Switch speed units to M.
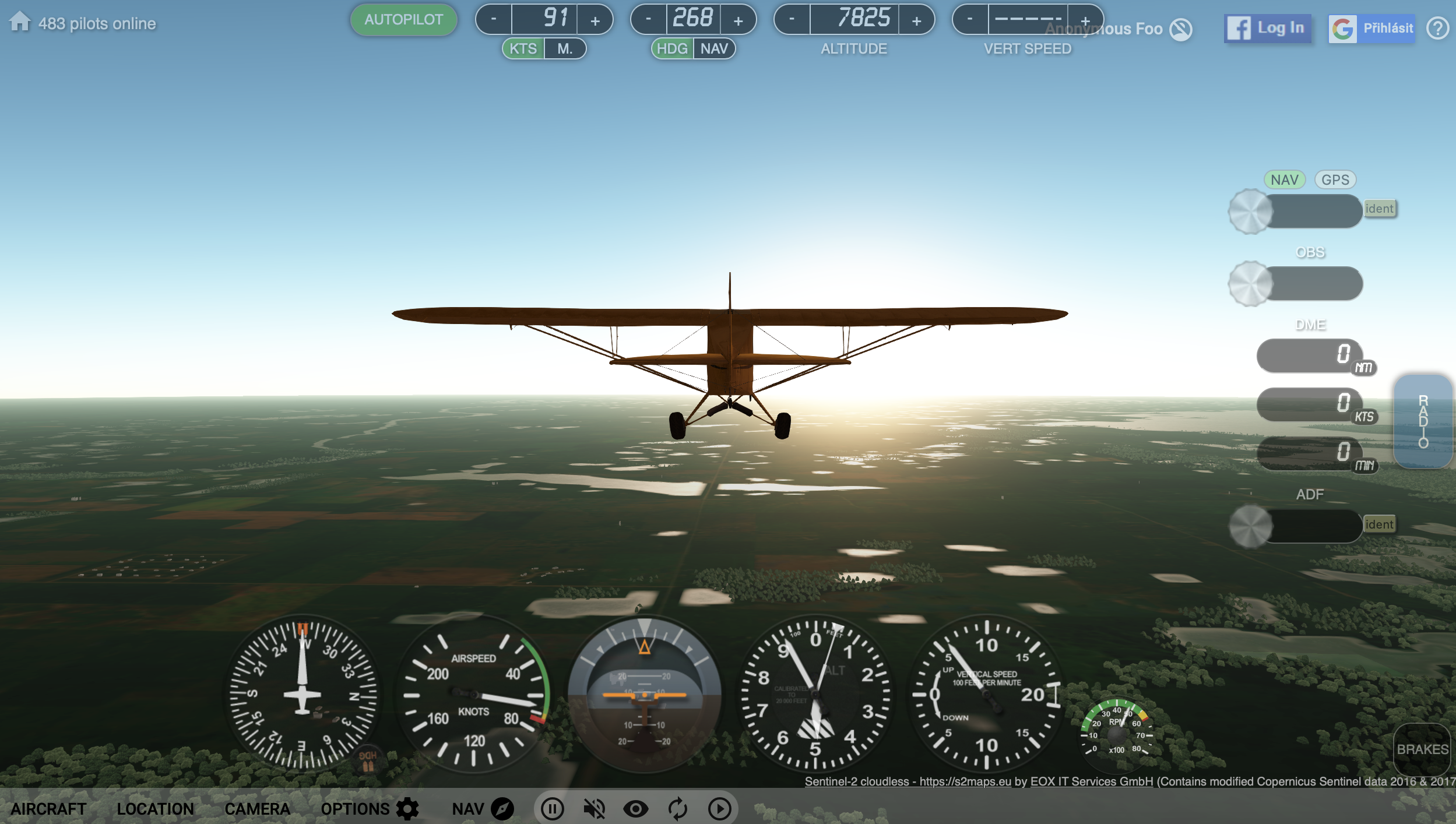This screenshot has height=824, width=1456. 567,49
